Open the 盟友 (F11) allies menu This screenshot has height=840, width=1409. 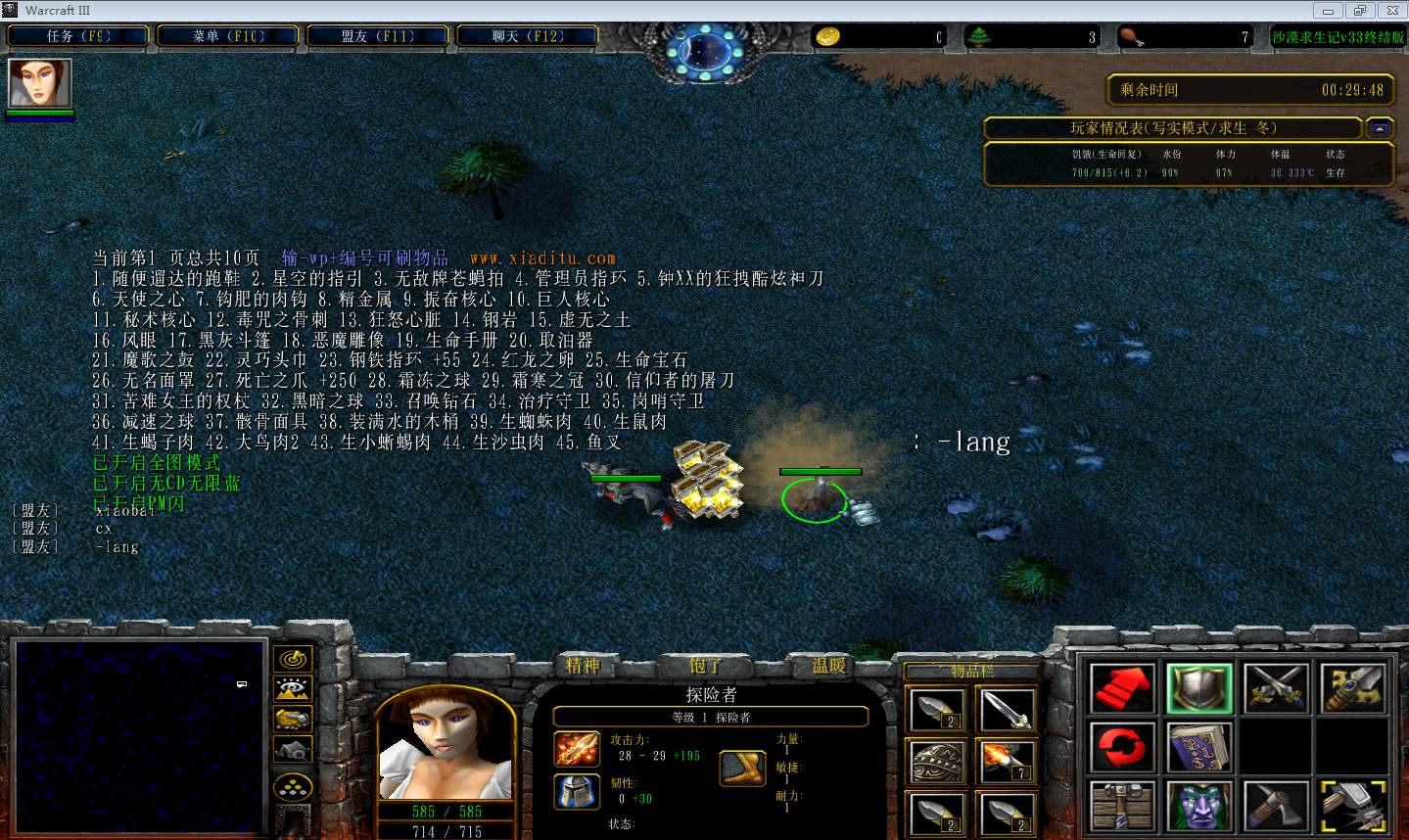[x=378, y=36]
